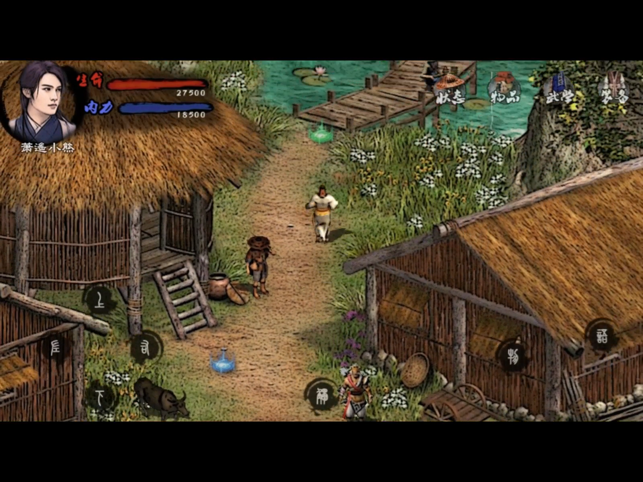Image resolution: width=643 pixels, height=482 pixels.
Task: Tap the round 話 talk button
Action: coord(601,334)
